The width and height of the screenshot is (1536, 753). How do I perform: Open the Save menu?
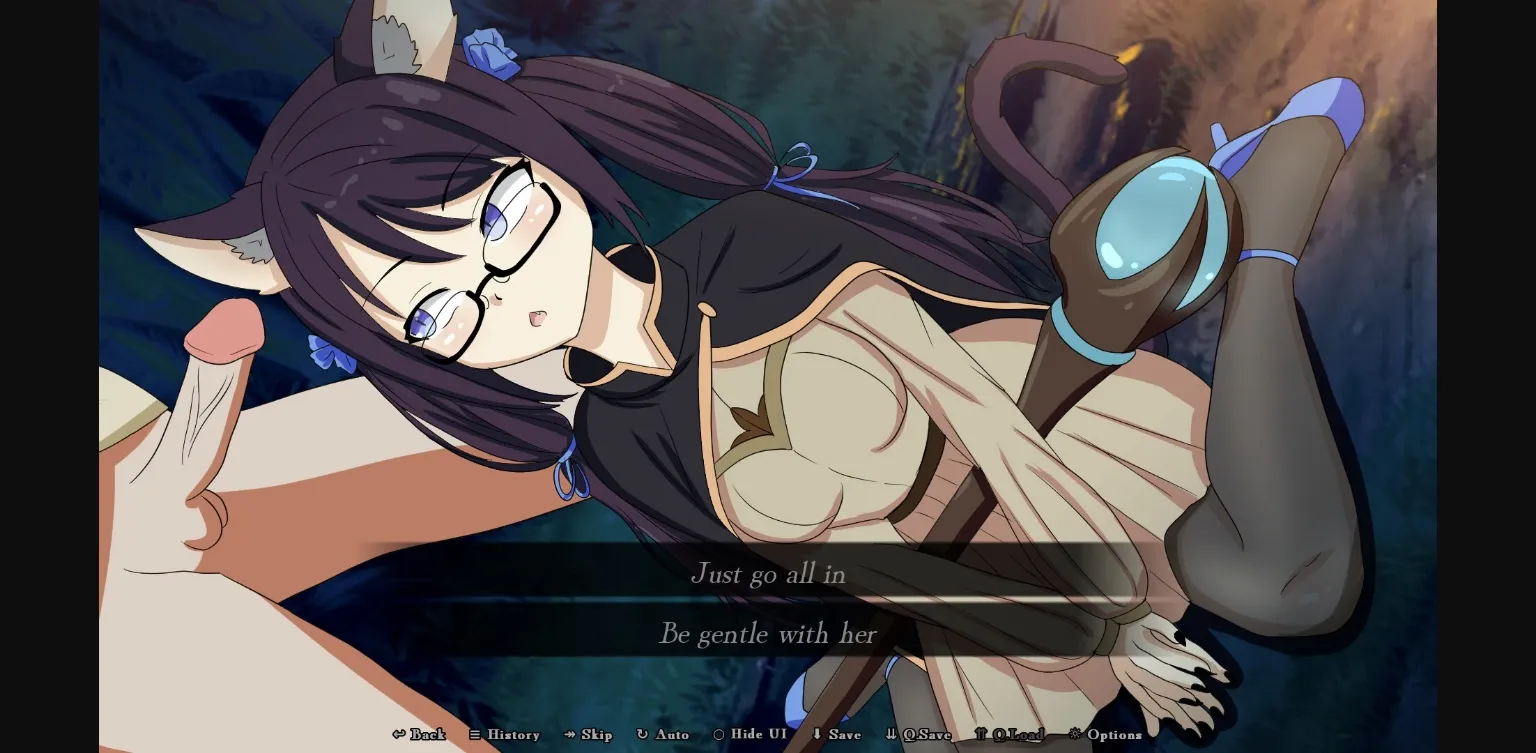click(x=836, y=735)
